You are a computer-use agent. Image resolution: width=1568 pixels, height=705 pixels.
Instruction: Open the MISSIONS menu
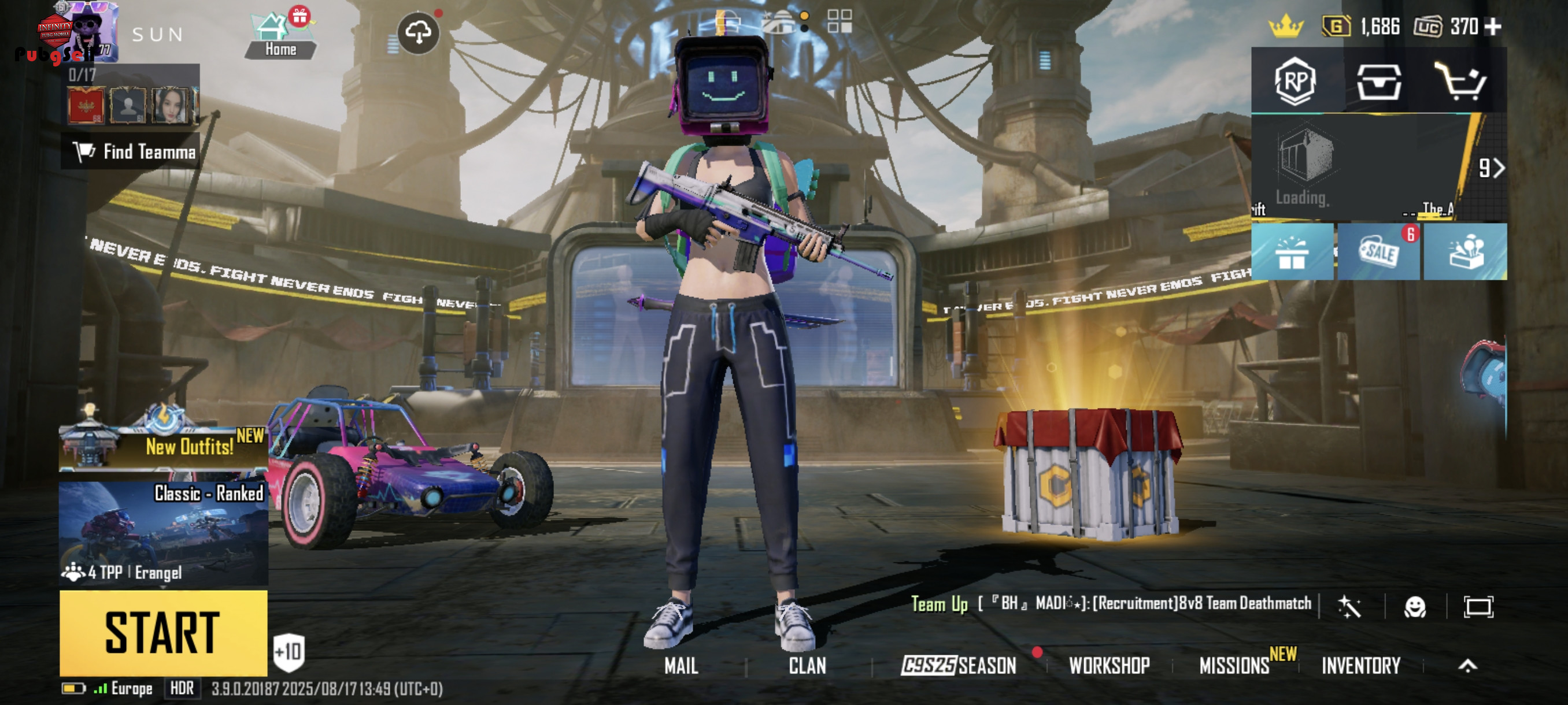pos(1234,666)
